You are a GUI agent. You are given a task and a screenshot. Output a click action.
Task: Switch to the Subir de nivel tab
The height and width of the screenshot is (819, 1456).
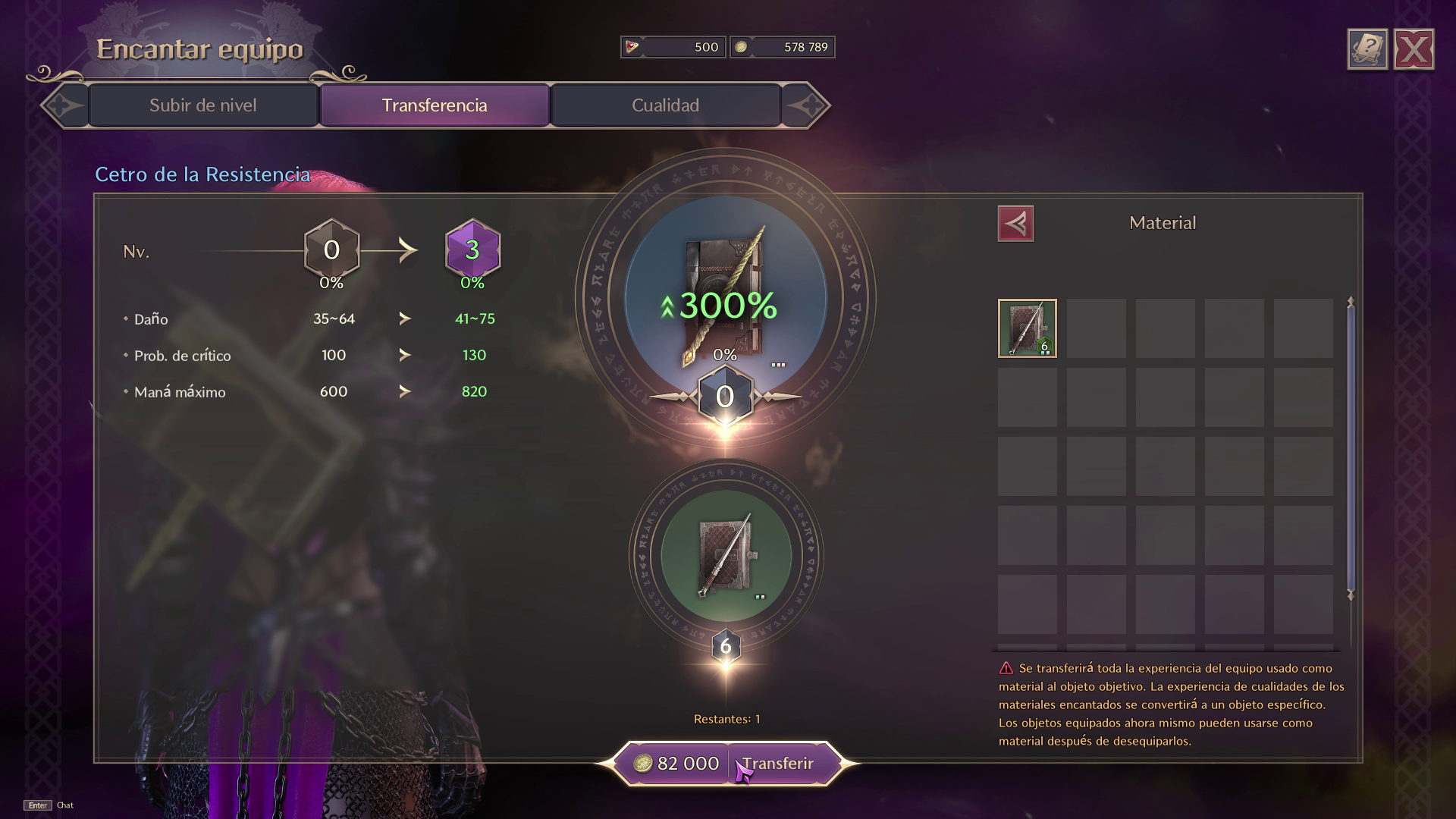coord(202,105)
